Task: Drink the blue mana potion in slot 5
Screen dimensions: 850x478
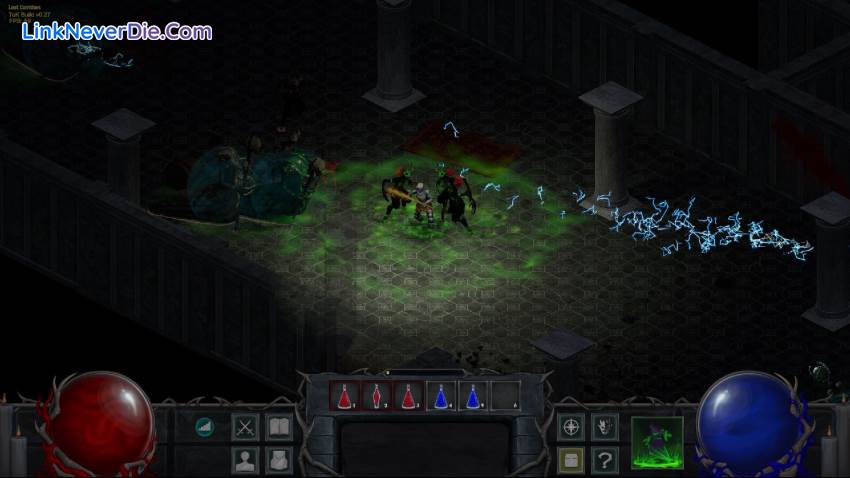Action: coord(473,397)
